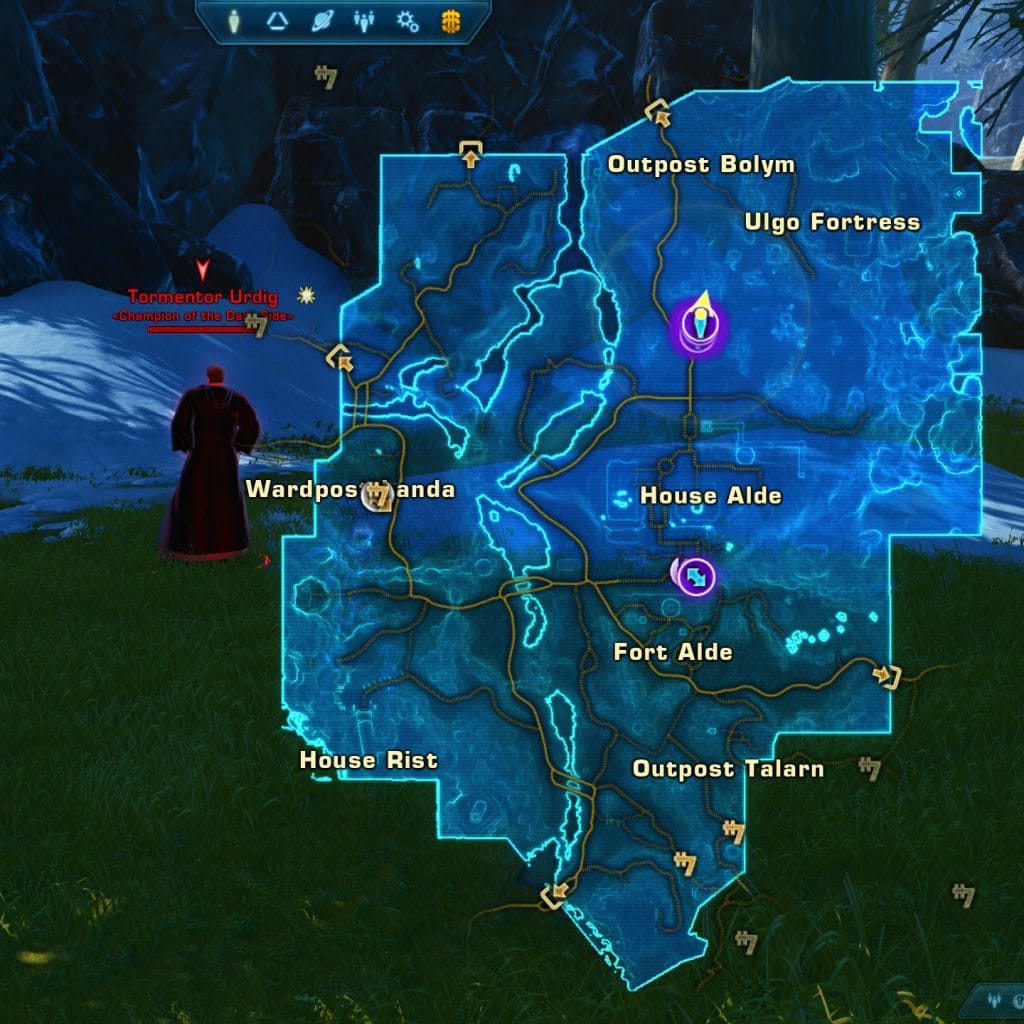Choose the Fort Alde map label
The width and height of the screenshot is (1024, 1024).
pos(673,653)
